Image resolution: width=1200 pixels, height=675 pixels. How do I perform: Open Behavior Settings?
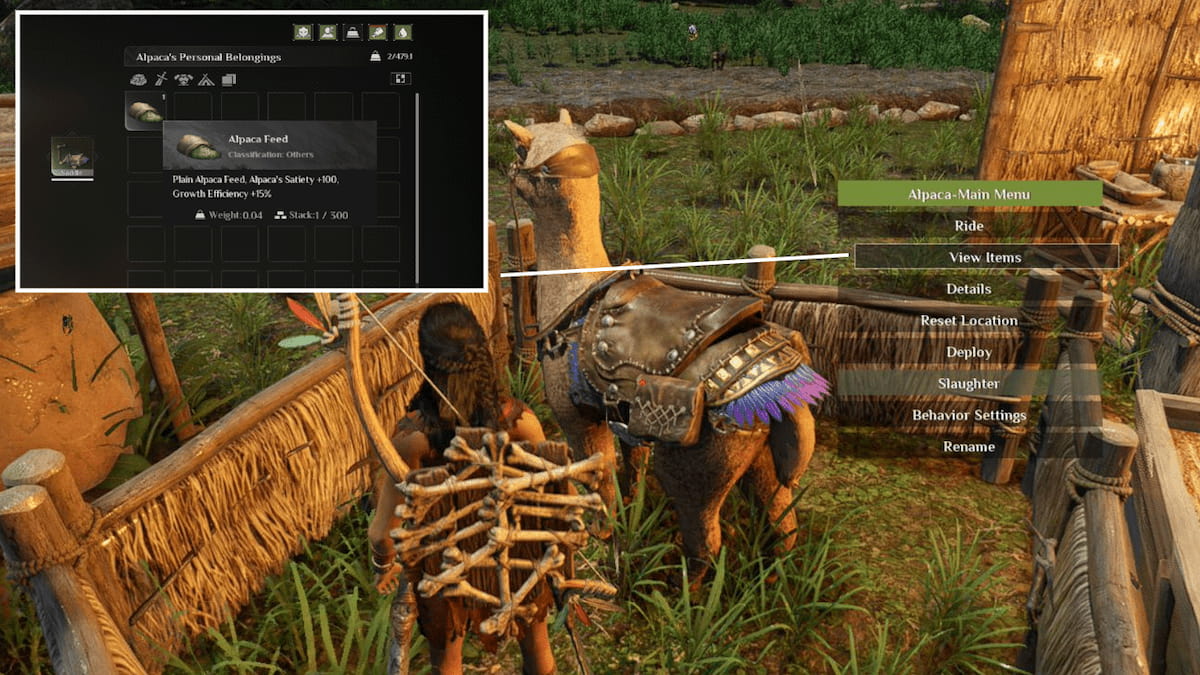969,415
